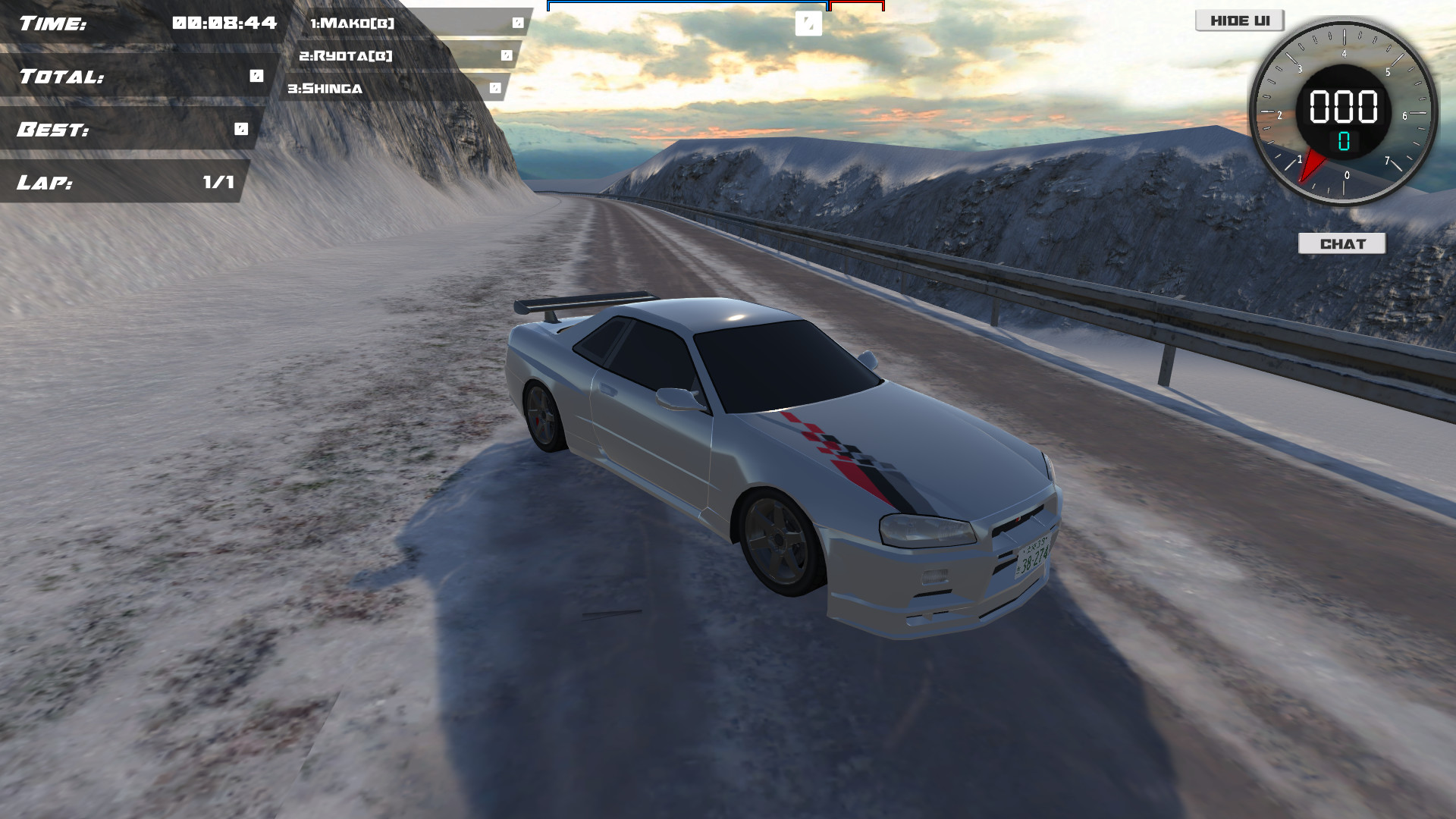Expand the Lap 1/1 panel
Image resolution: width=1456 pixels, height=819 pixels.
(x=125, y=182)
